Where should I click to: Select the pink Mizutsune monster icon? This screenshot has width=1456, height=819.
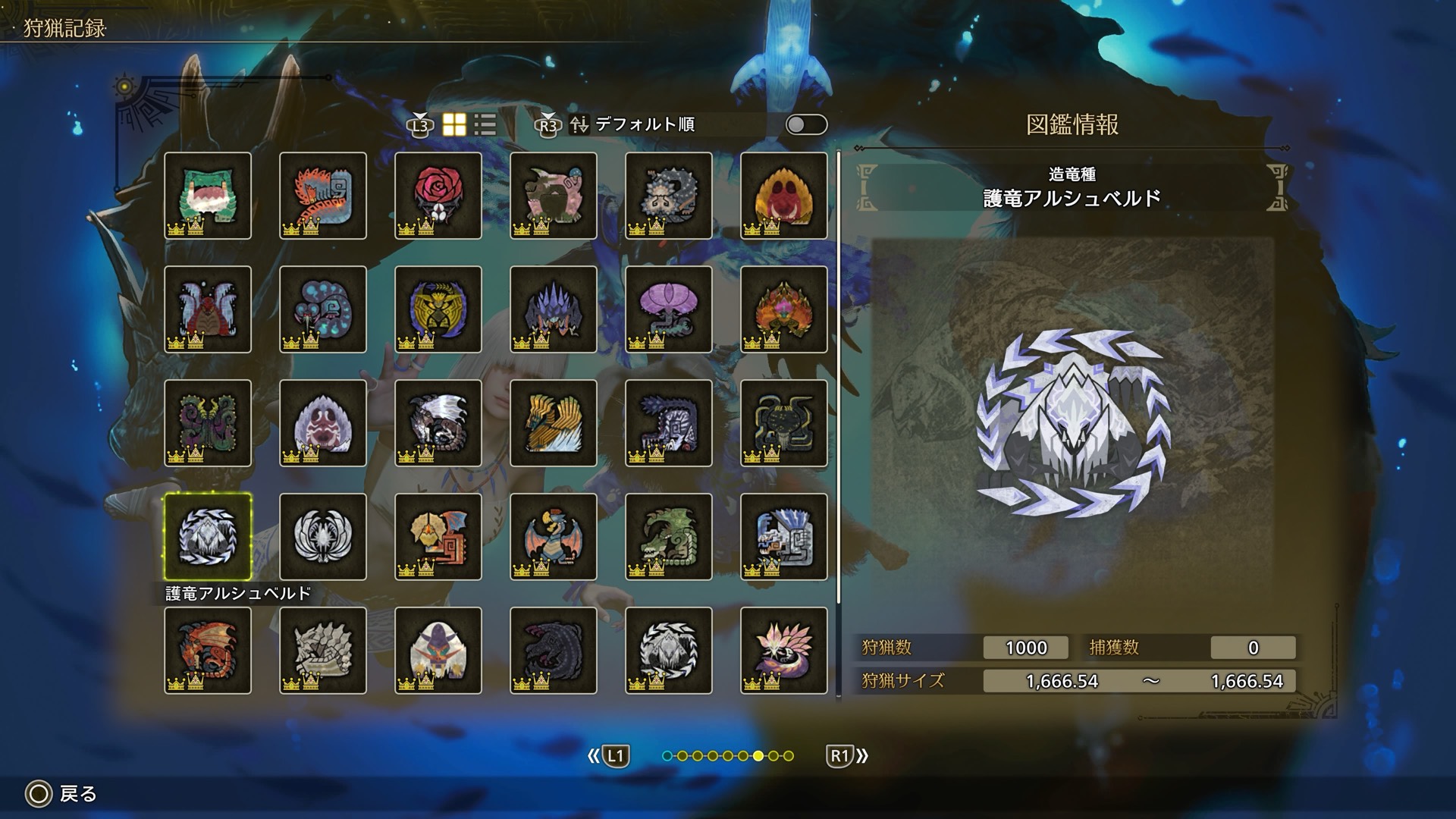click(784, 651)
